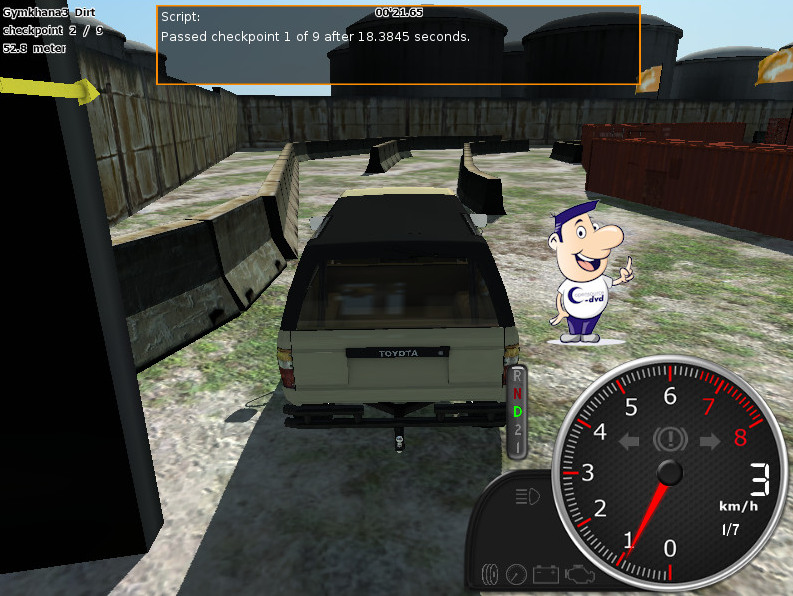Image resolution: width=793 pixels, height=596 pixels.
Task: Select the clutch disc icon on dashboard
Action: point(490,575)
